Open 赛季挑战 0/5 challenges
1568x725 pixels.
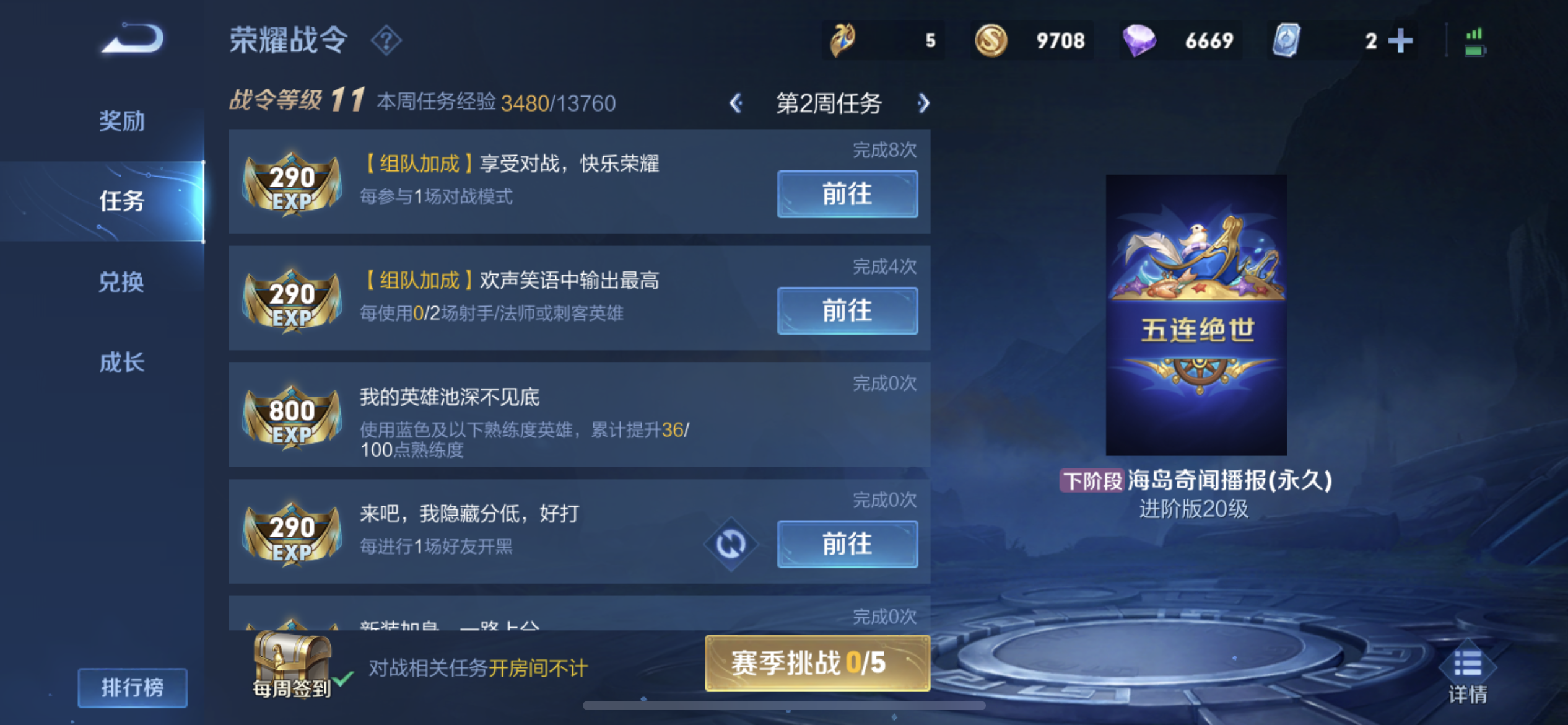(816, 662)
